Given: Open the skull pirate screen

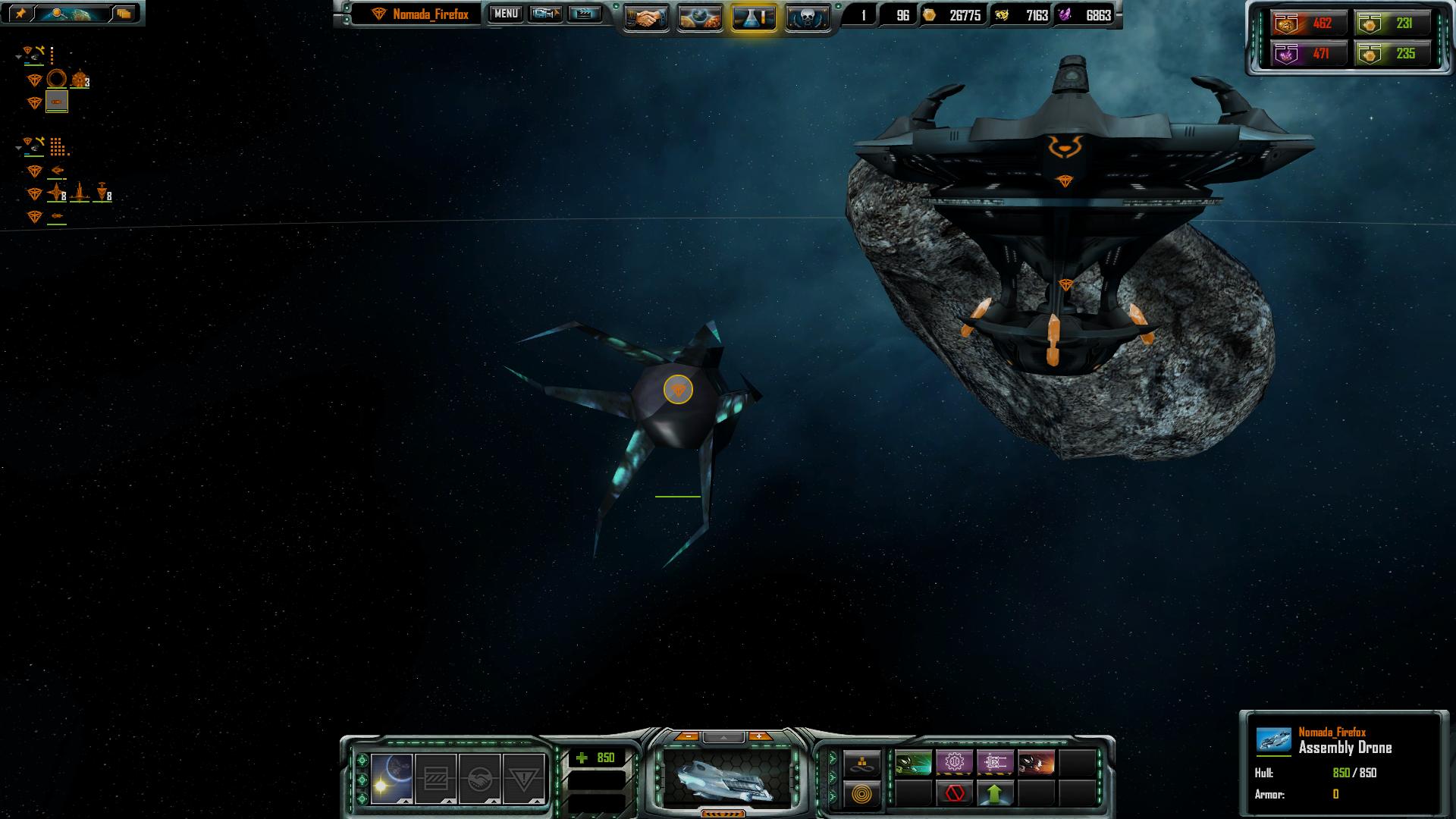Looking at the screenshot, I should click(807, 17).
